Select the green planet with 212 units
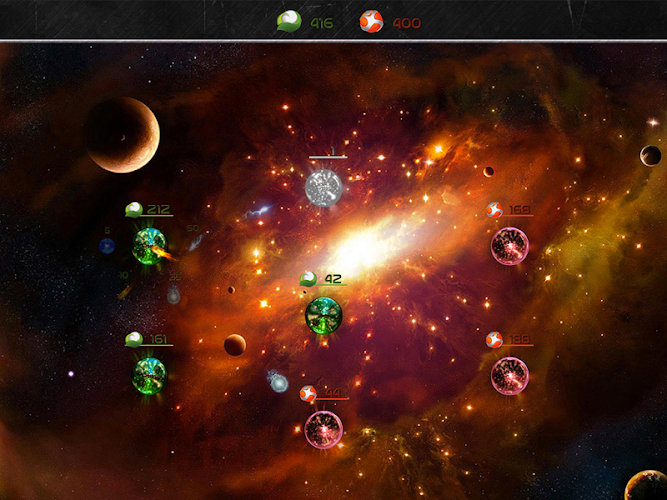The width and height of the screenshot is (667, 500). (x=149, y=246)
